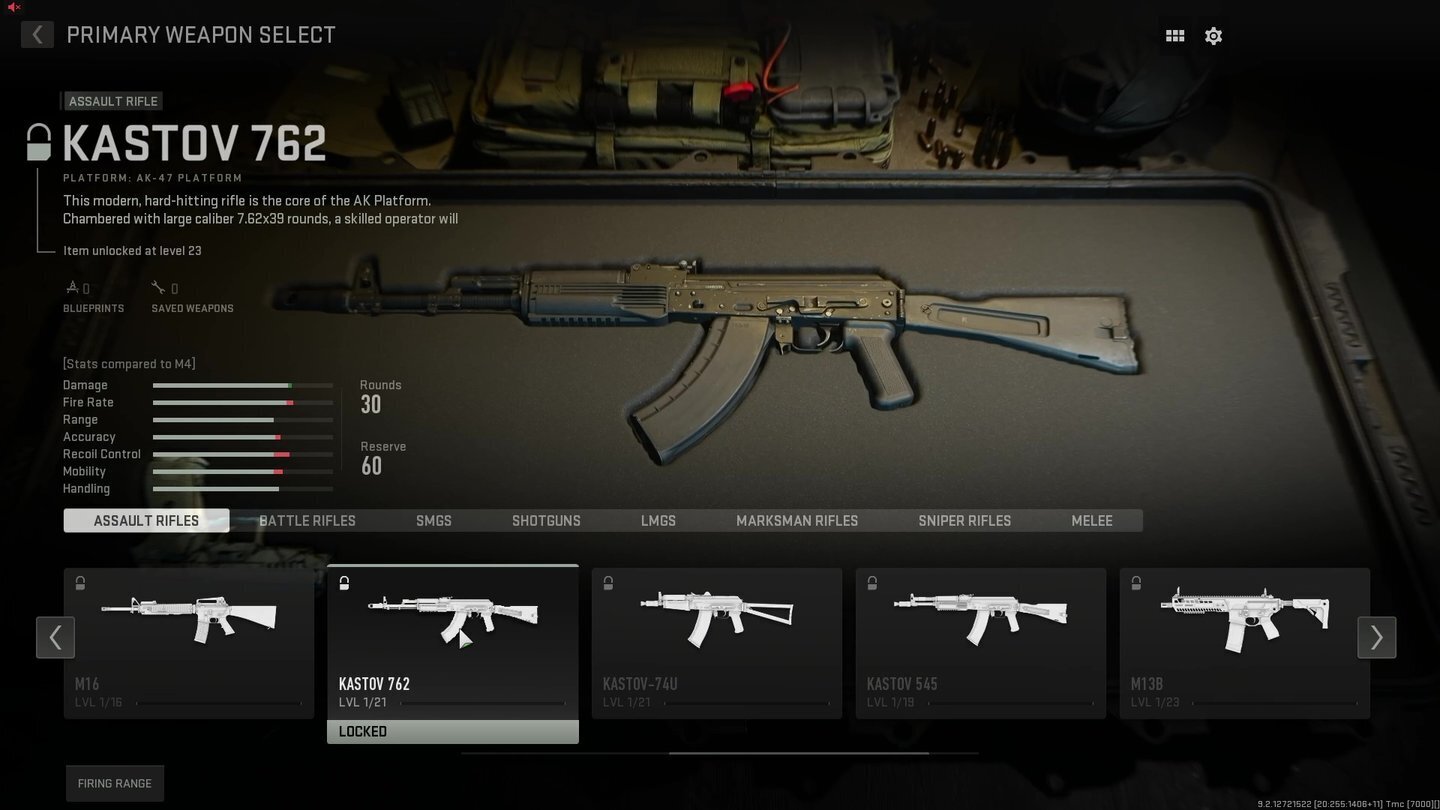Click the Saved Weapons icon
This screenshot has width=1440, height=810.
coord(158,287)
